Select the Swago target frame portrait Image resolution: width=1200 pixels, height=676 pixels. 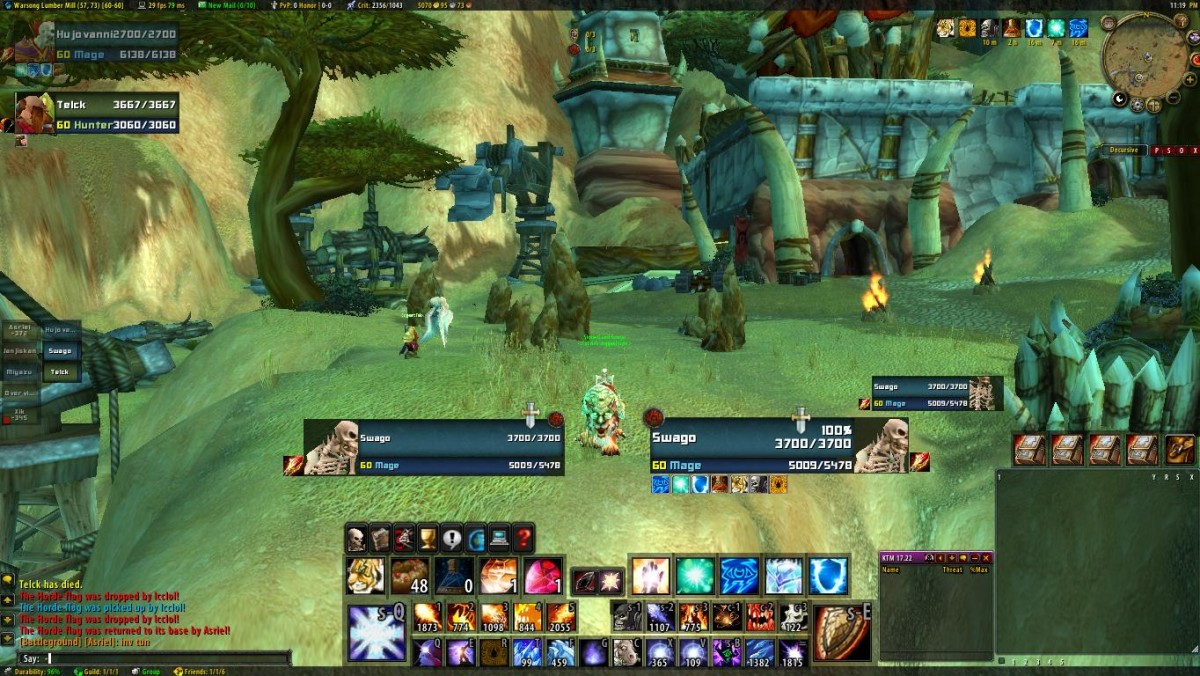pyautogui.click(x=881, y=445)
